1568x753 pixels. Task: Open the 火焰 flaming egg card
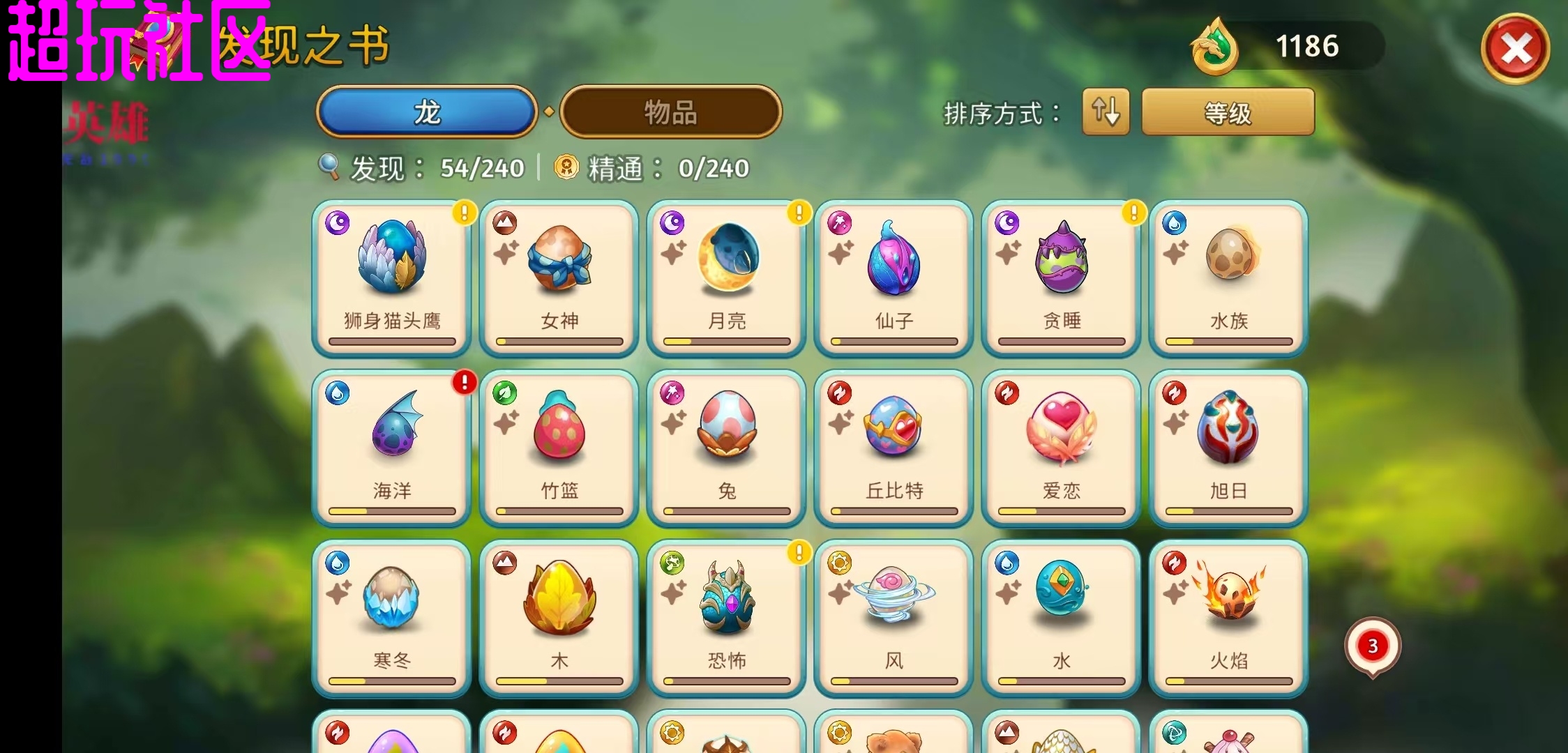click(x=1228, y=618)
